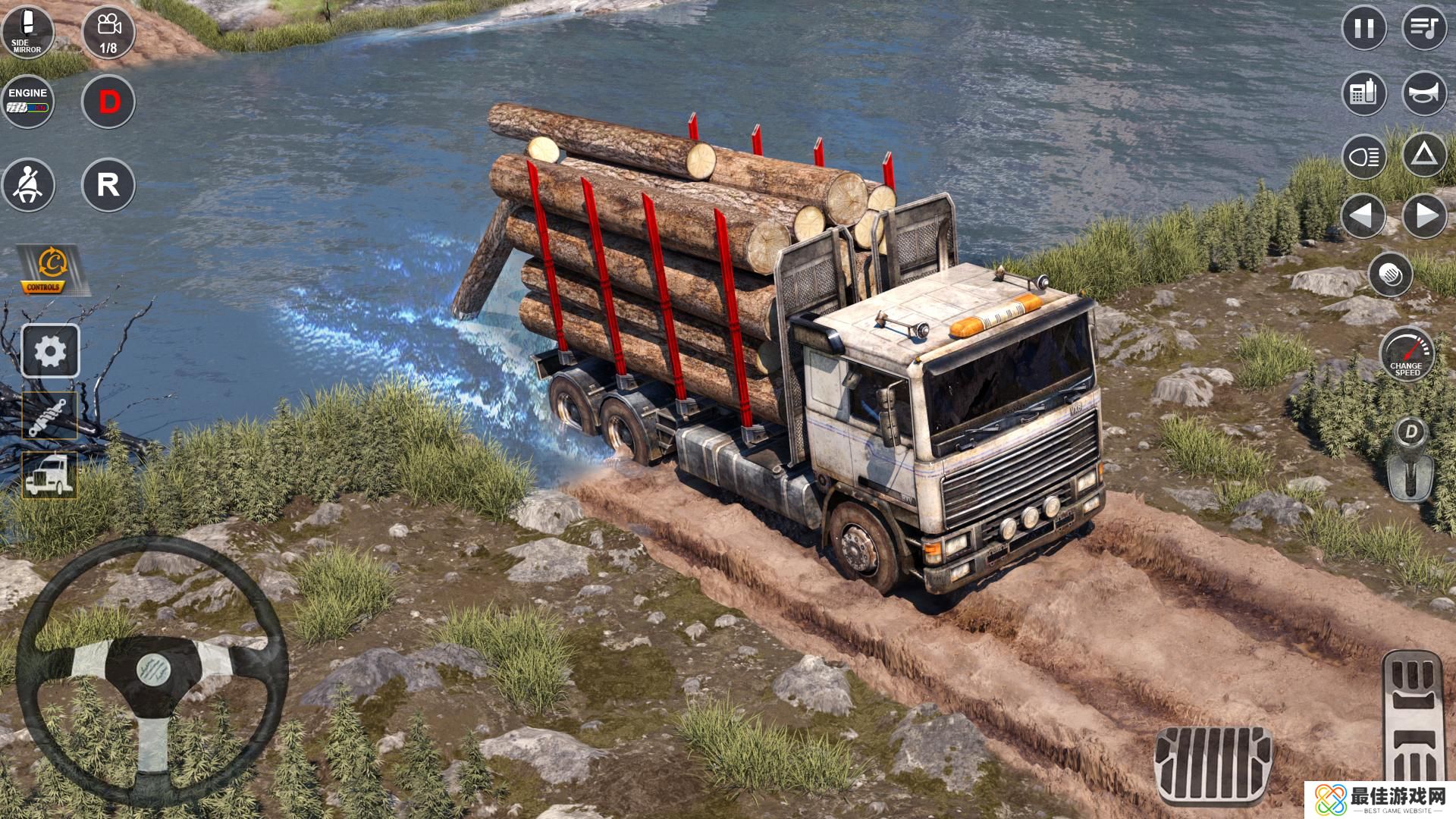Turn on the left indicator arrow

click(1364, 217)
